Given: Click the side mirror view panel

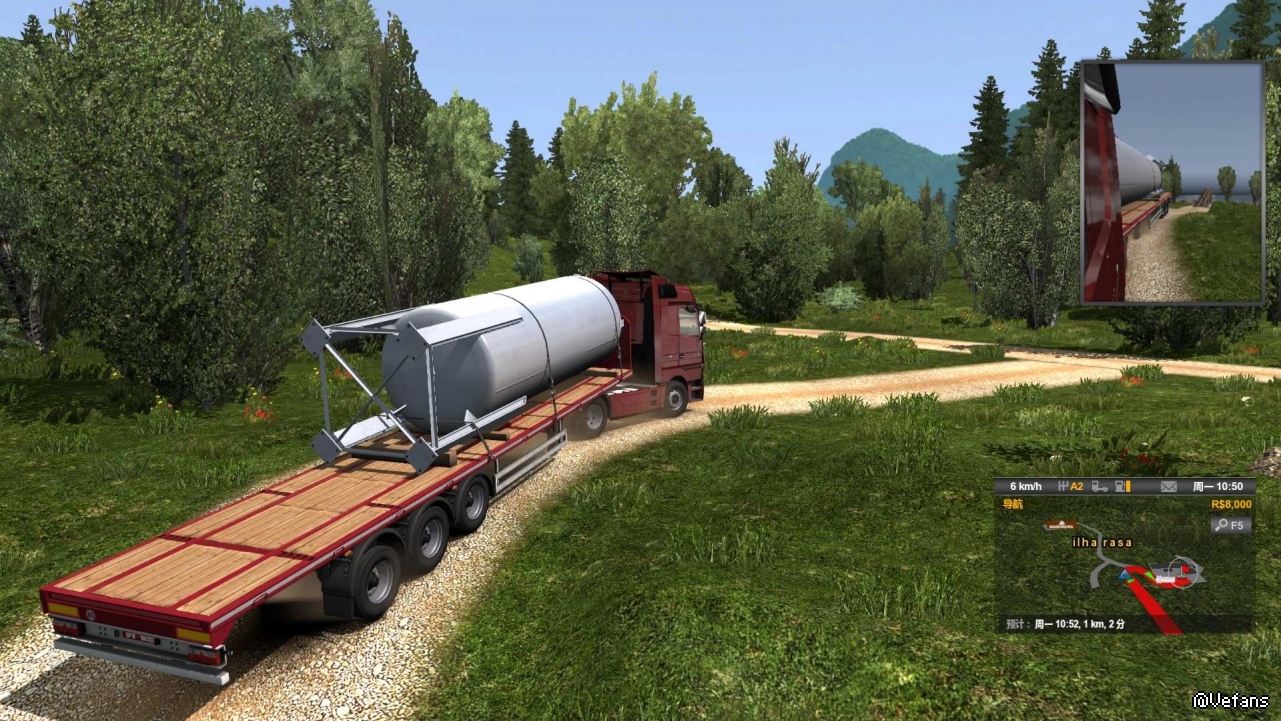Looking at the screenshot, I should point(1172,182).
